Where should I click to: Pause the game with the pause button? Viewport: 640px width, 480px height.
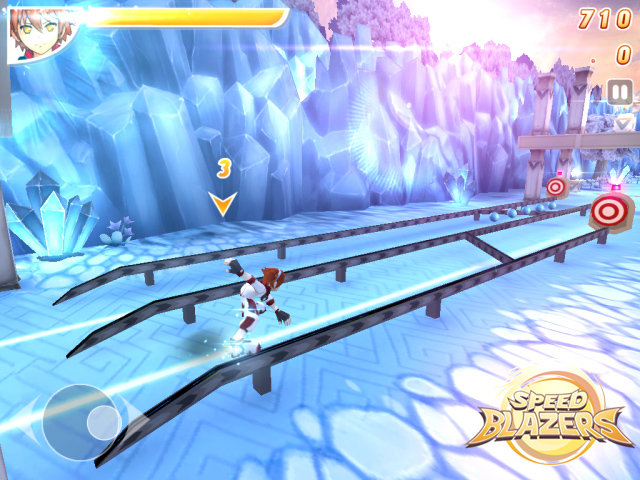coord(620,93)
